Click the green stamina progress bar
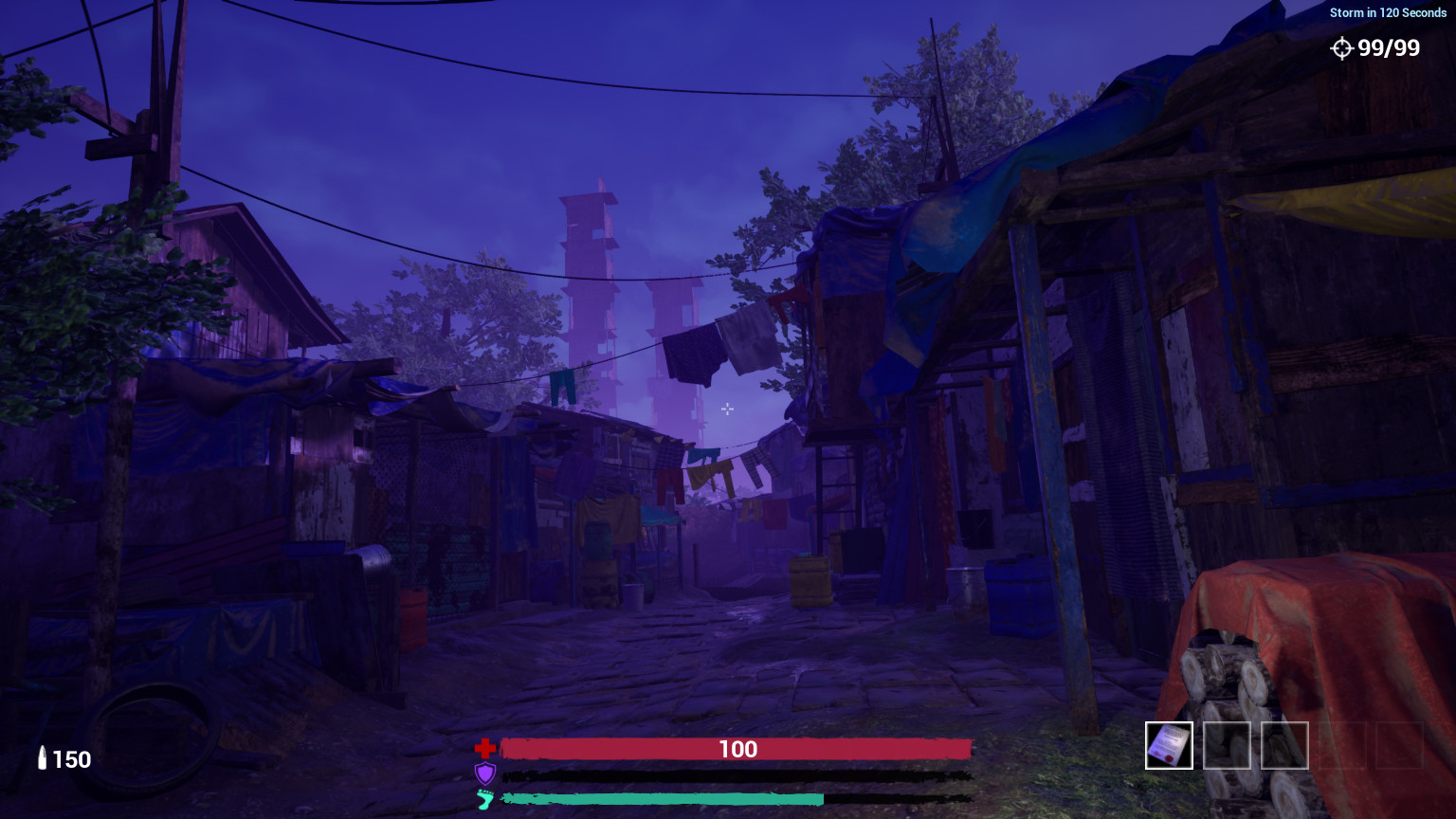The height and width of the screenshot is (819, 1456). (664, 799)
